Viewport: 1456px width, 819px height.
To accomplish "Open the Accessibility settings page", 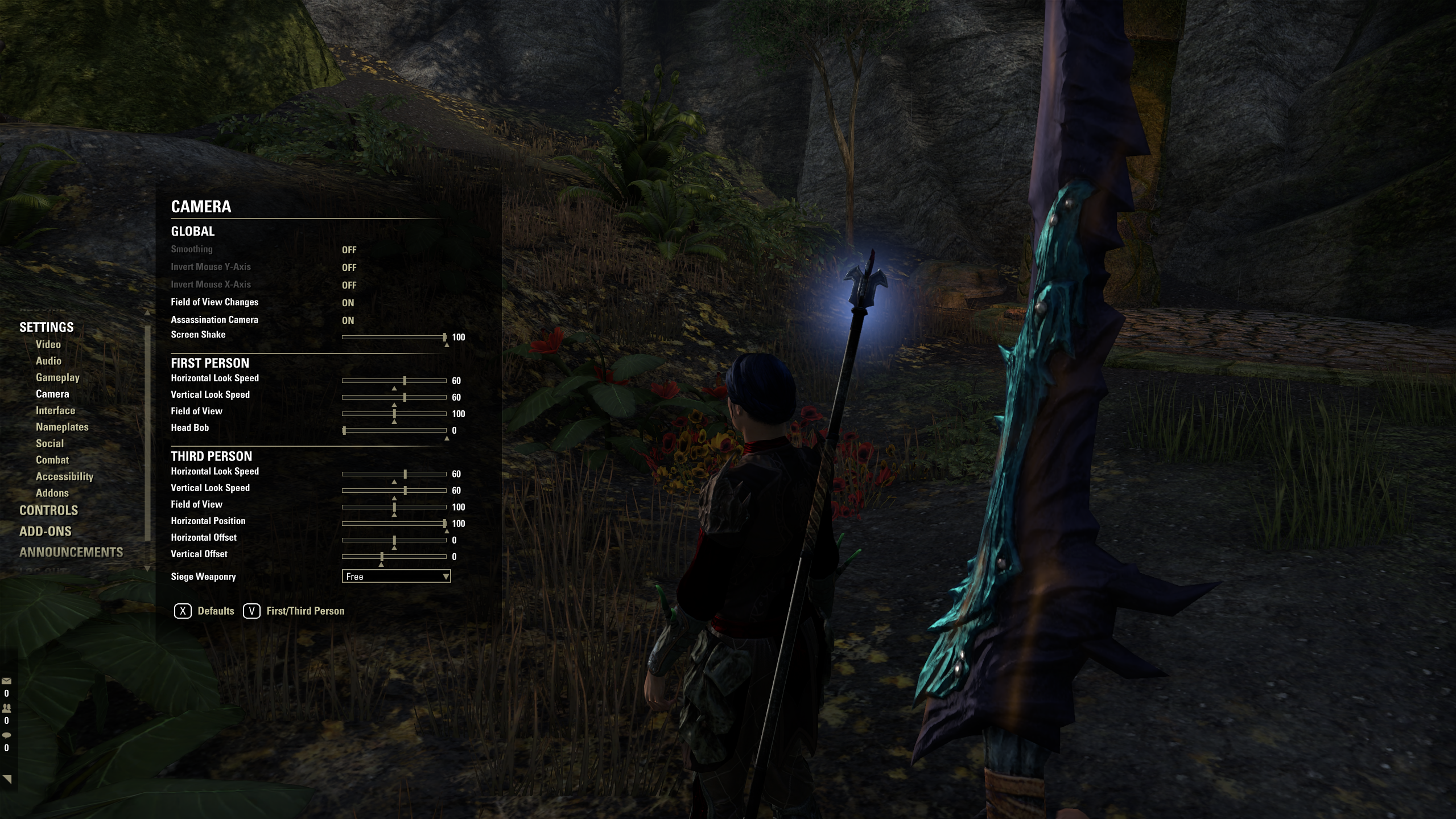I will (64, 476).
